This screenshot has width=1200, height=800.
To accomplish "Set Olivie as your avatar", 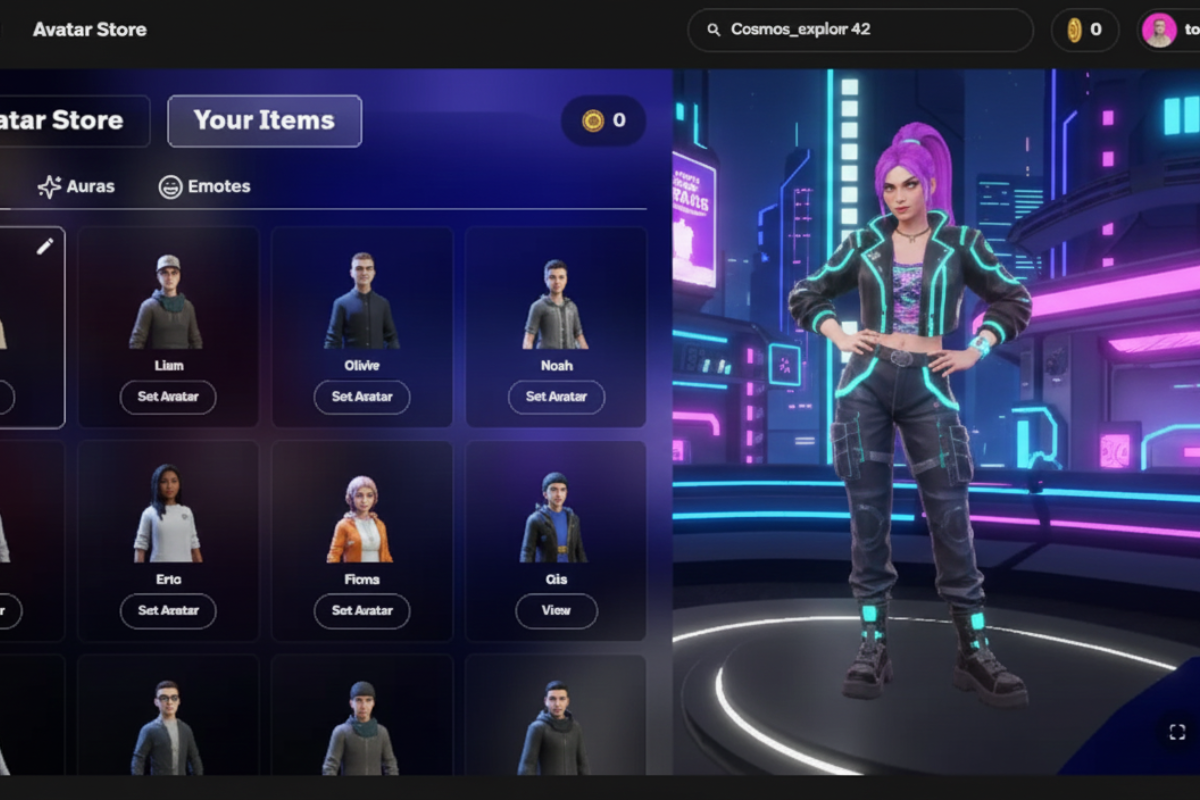I will click(x=362, y=397).
